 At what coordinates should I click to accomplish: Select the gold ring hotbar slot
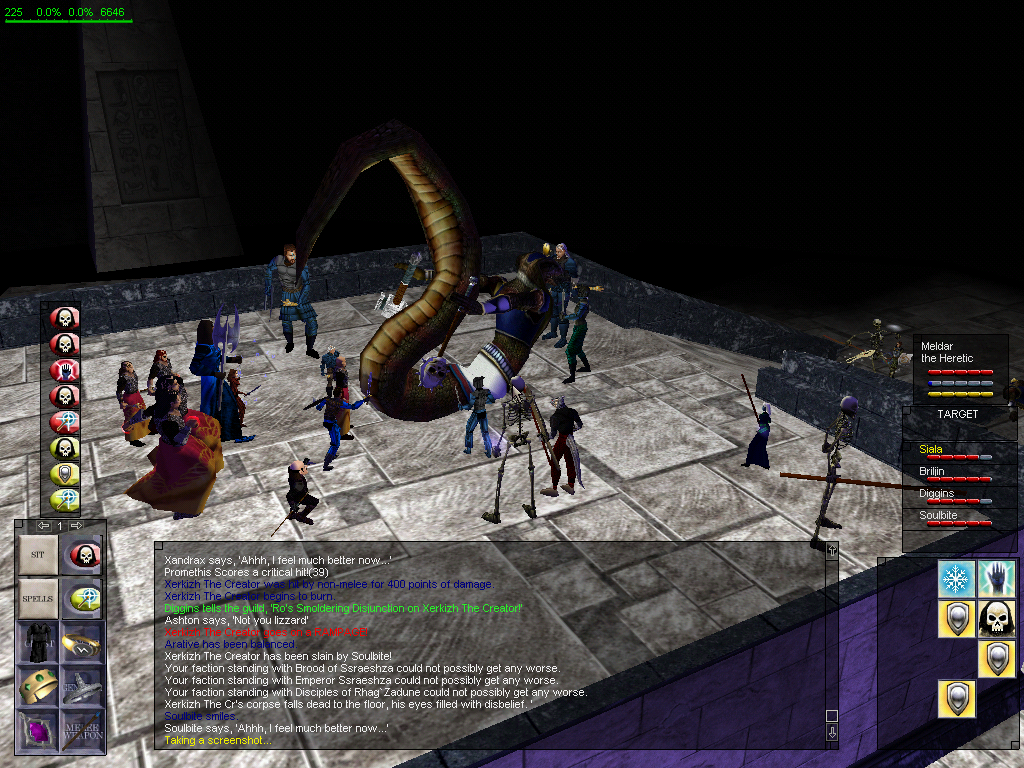pos(81,642)
